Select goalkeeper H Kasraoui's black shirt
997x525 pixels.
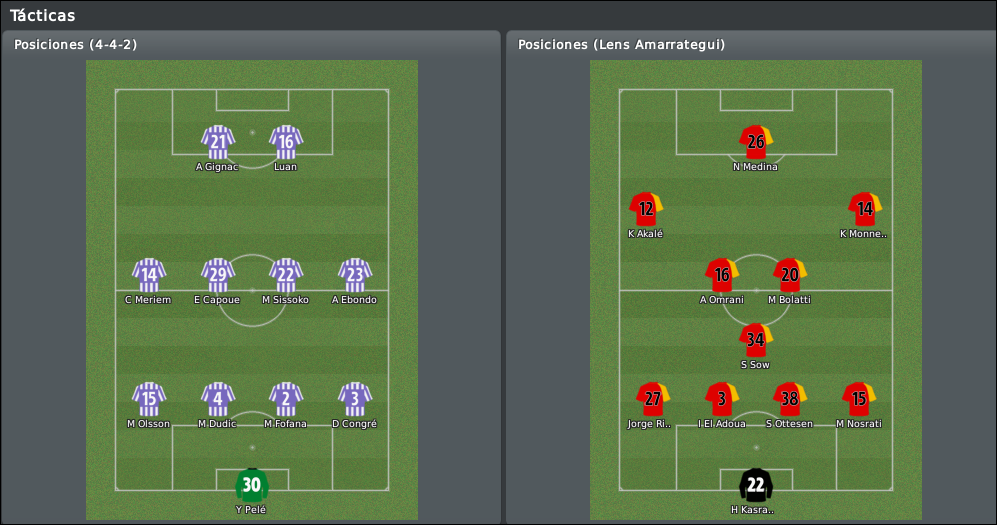(x=755, y=485)
